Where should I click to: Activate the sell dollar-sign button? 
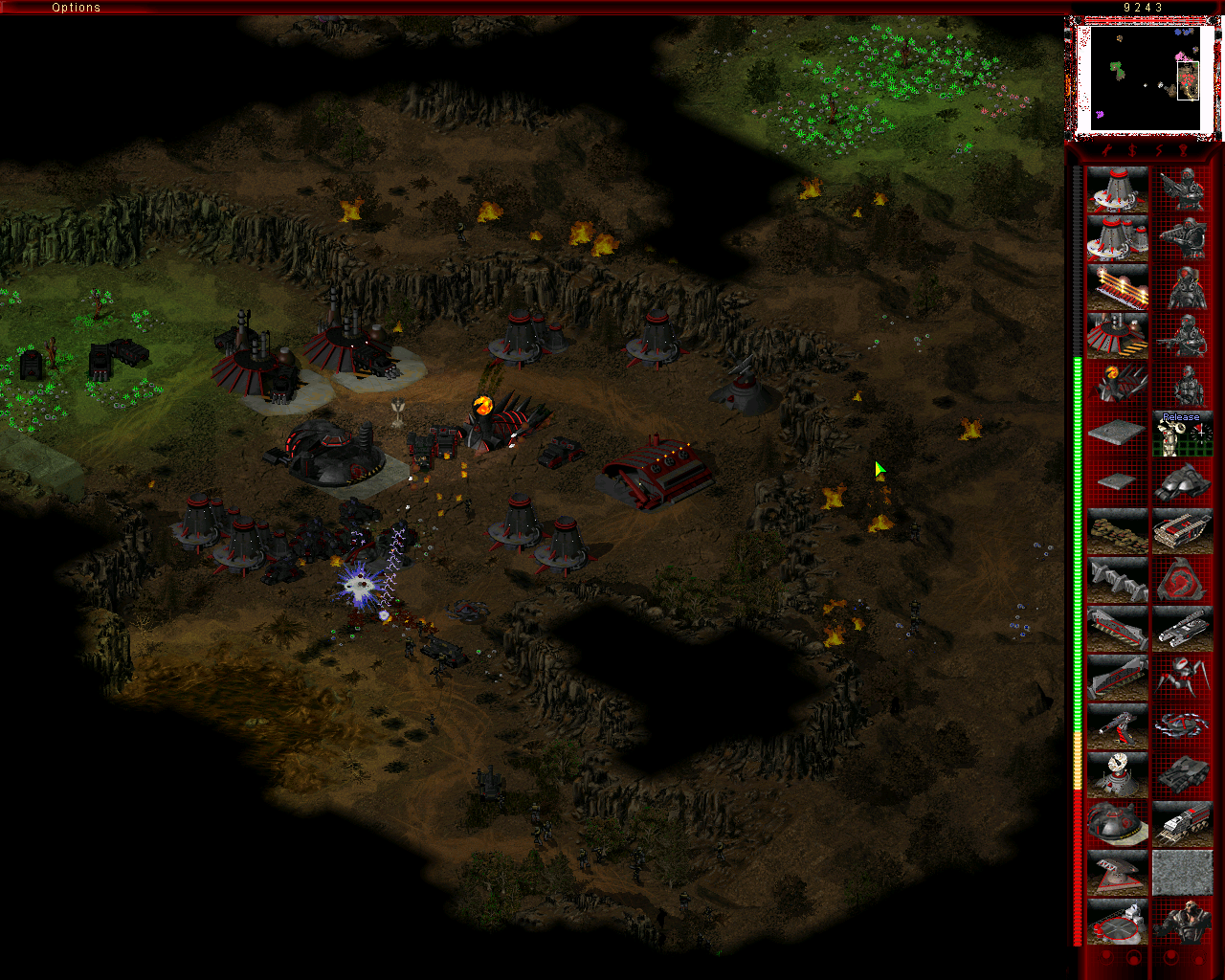tap(1132, 150)
